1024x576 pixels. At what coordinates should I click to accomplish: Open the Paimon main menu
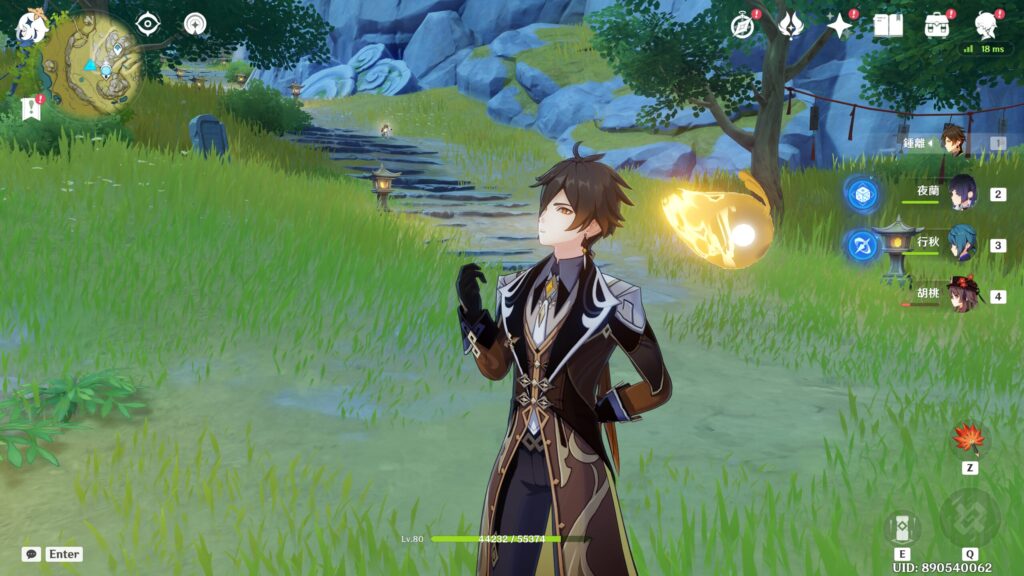pos(30,25)
